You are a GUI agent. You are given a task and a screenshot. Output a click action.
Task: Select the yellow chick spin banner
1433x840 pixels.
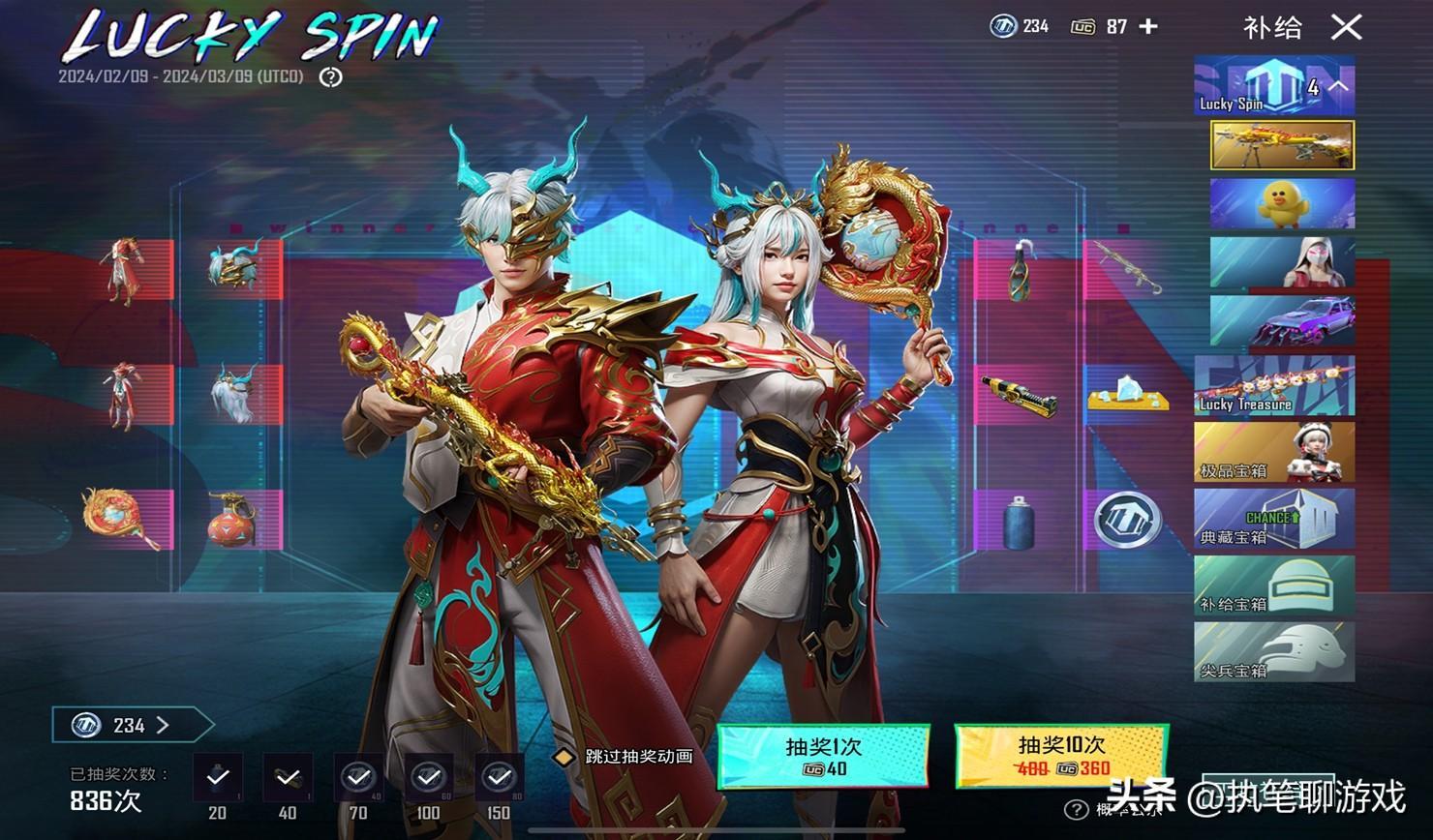point(1282,203)
